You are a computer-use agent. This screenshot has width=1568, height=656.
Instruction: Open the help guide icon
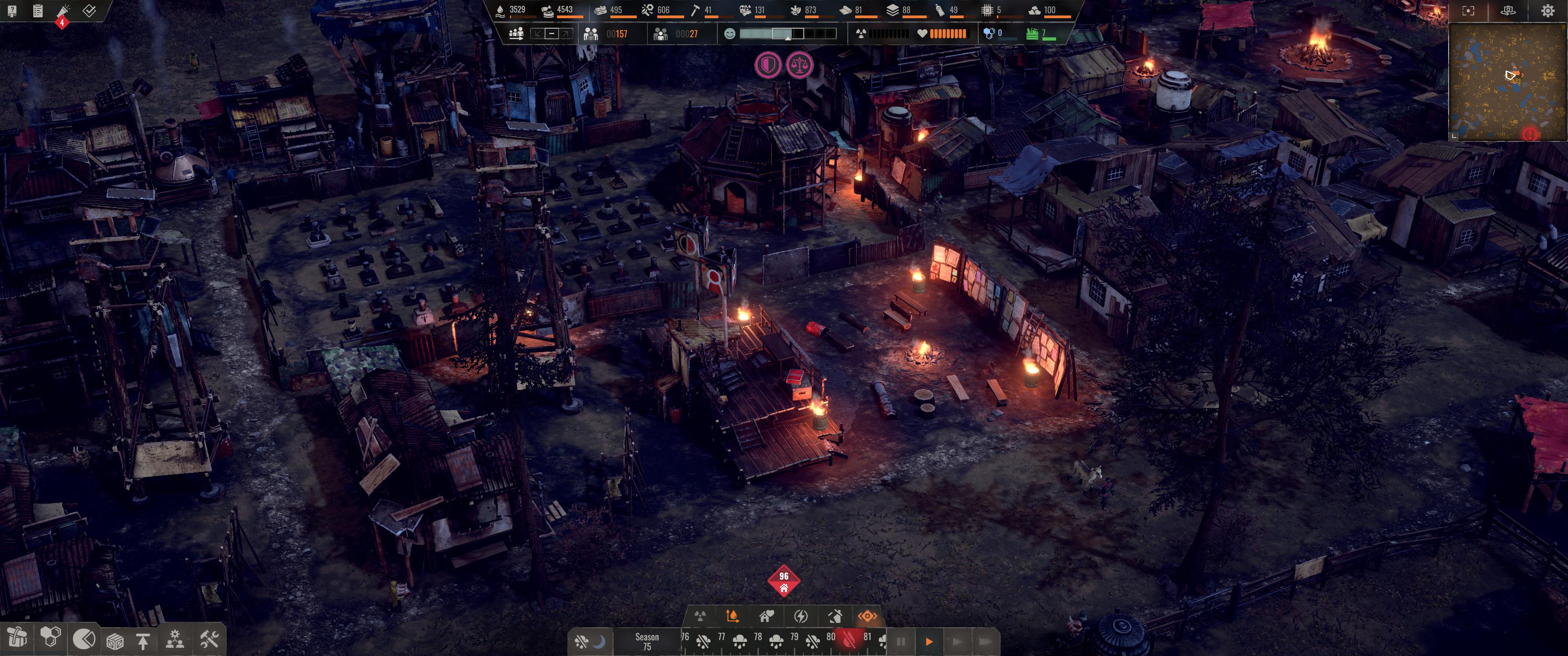pos(11,11)
